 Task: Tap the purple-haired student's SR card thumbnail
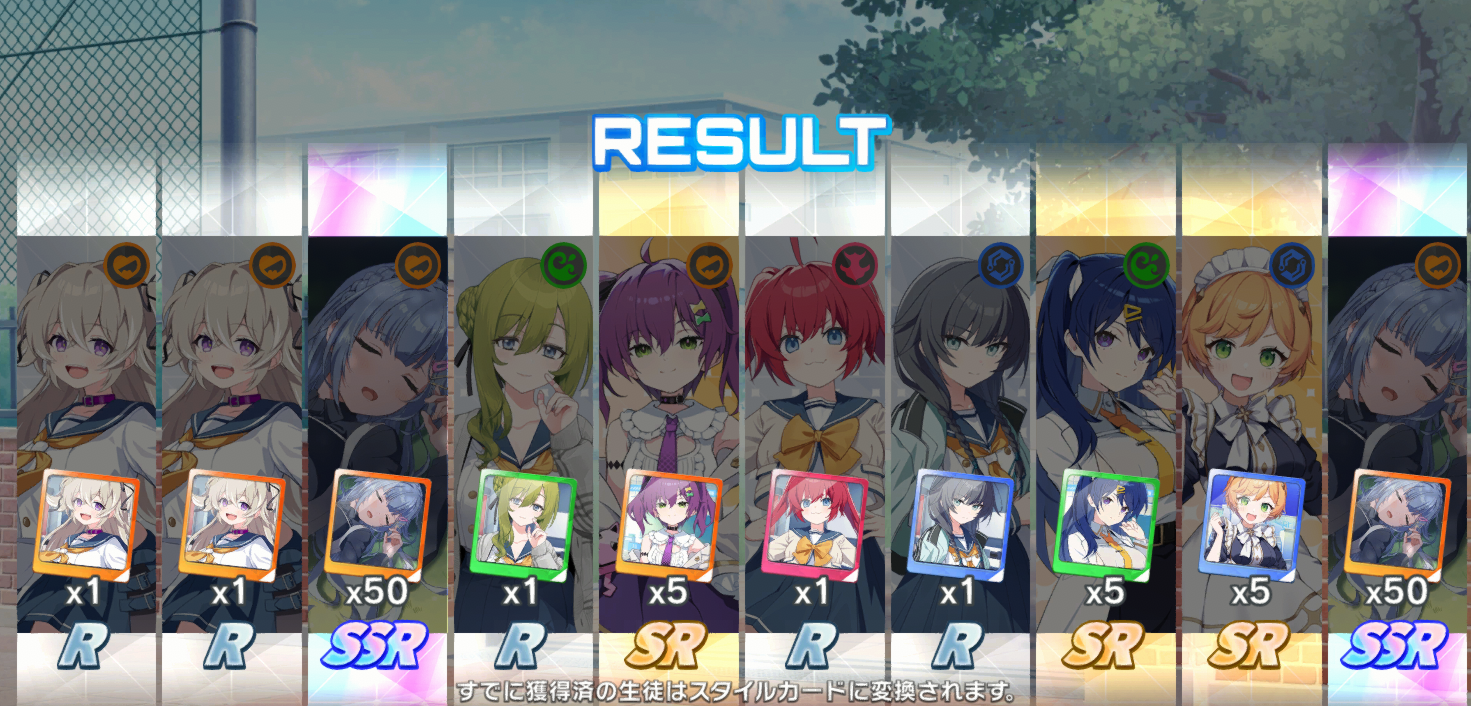669,522
